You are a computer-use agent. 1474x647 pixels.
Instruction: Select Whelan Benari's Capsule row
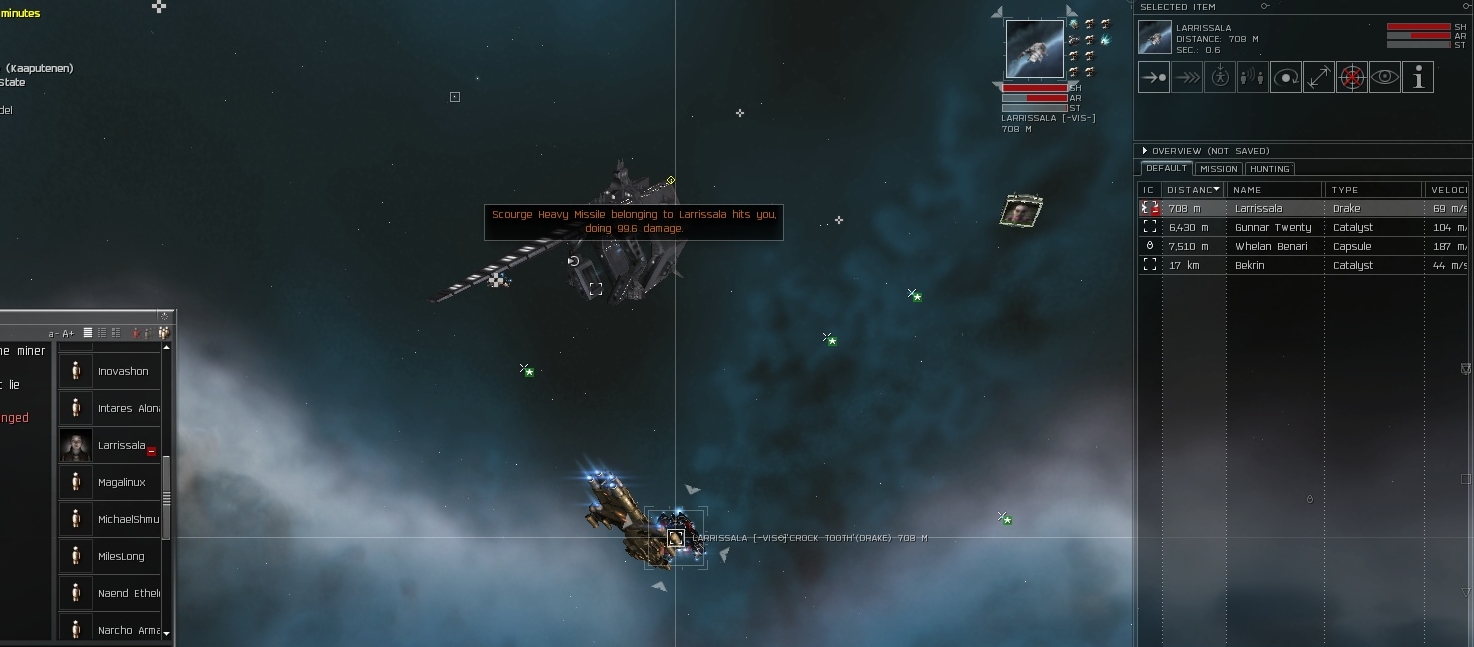click(1272, 247)
